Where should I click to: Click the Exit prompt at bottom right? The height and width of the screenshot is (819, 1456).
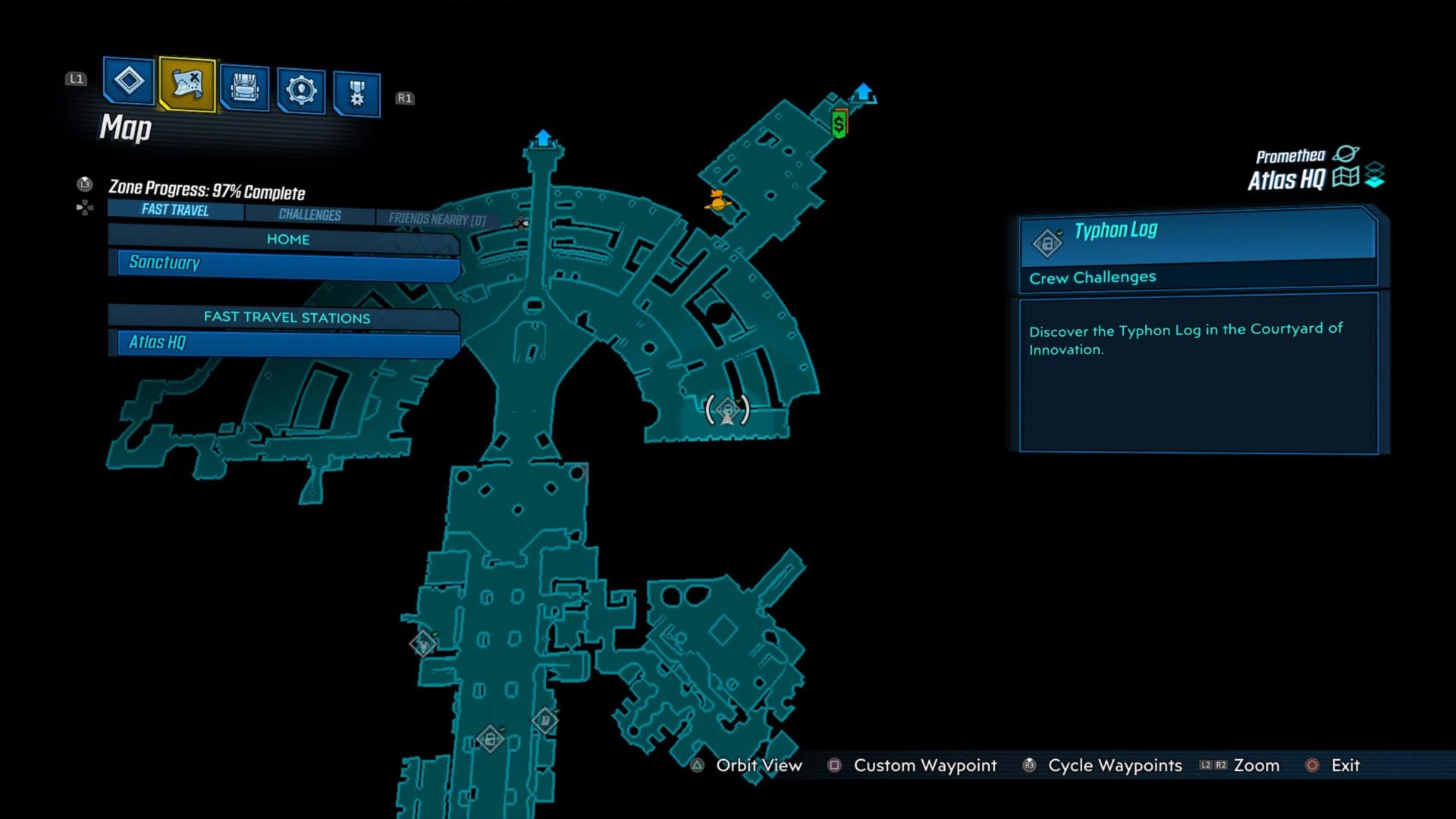click(1345, 766)
